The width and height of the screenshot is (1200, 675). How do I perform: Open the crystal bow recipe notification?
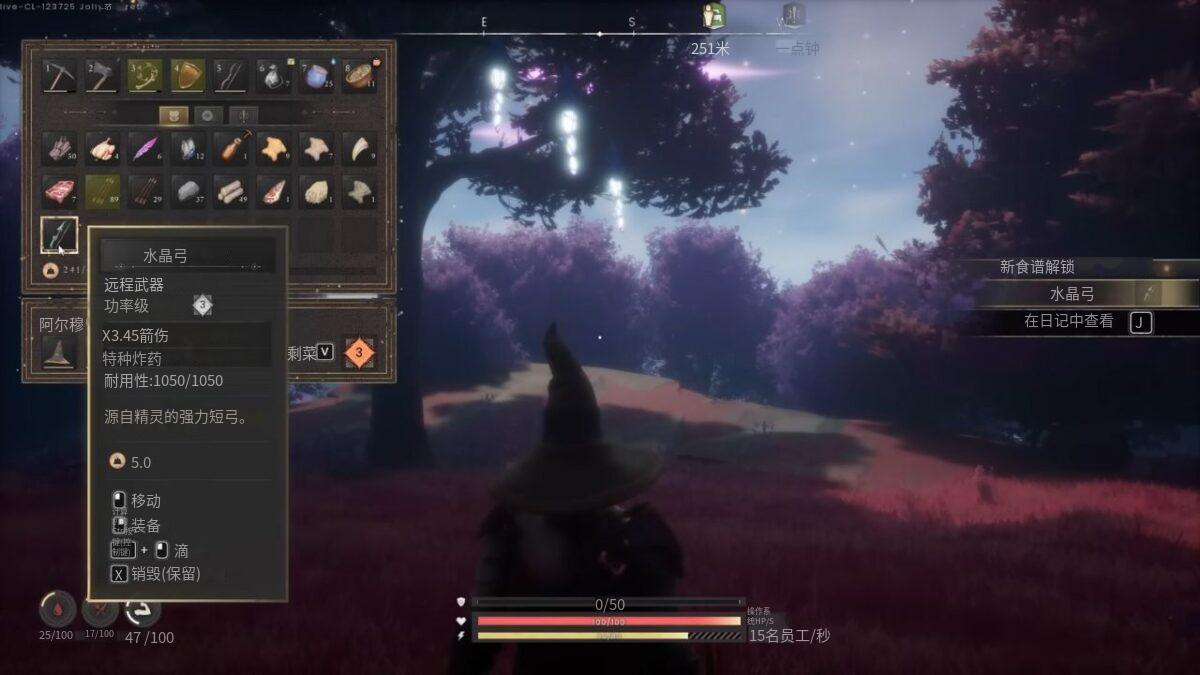[x=1085, y=294]
